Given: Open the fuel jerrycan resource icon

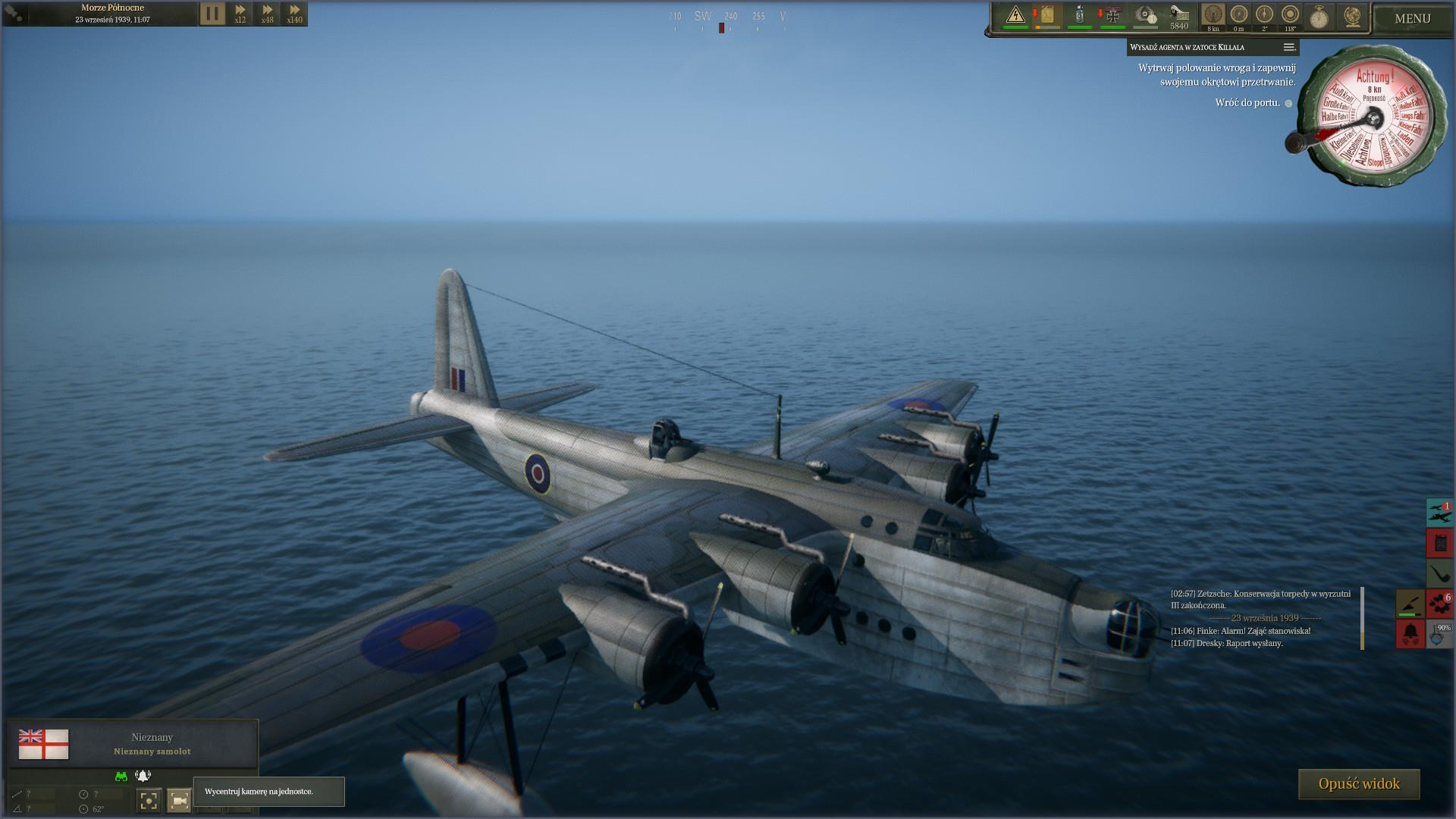Looking at the screenshot, I should point(1047,15).
